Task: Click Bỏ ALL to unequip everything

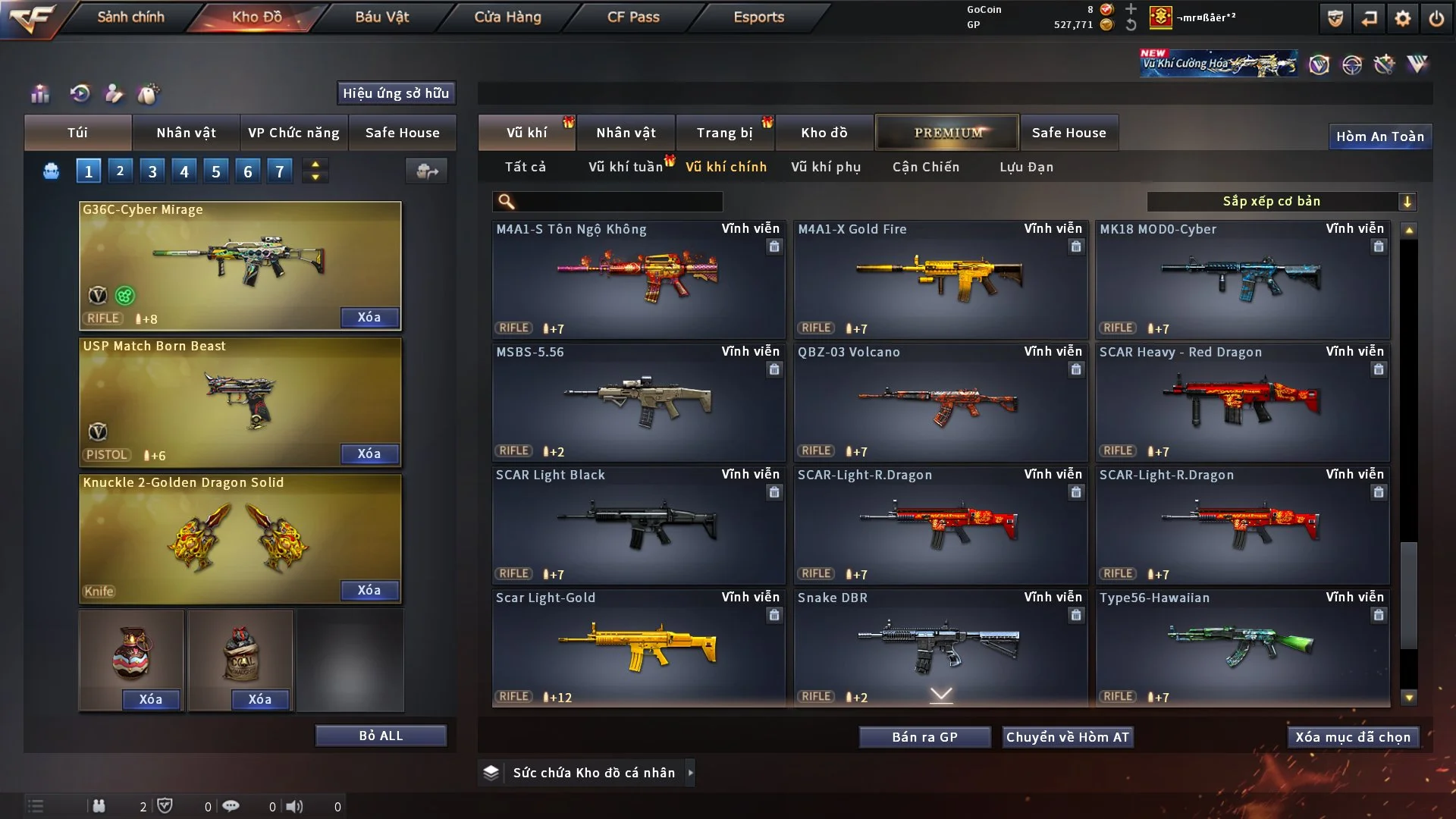Action: click(x=381, y=736)
